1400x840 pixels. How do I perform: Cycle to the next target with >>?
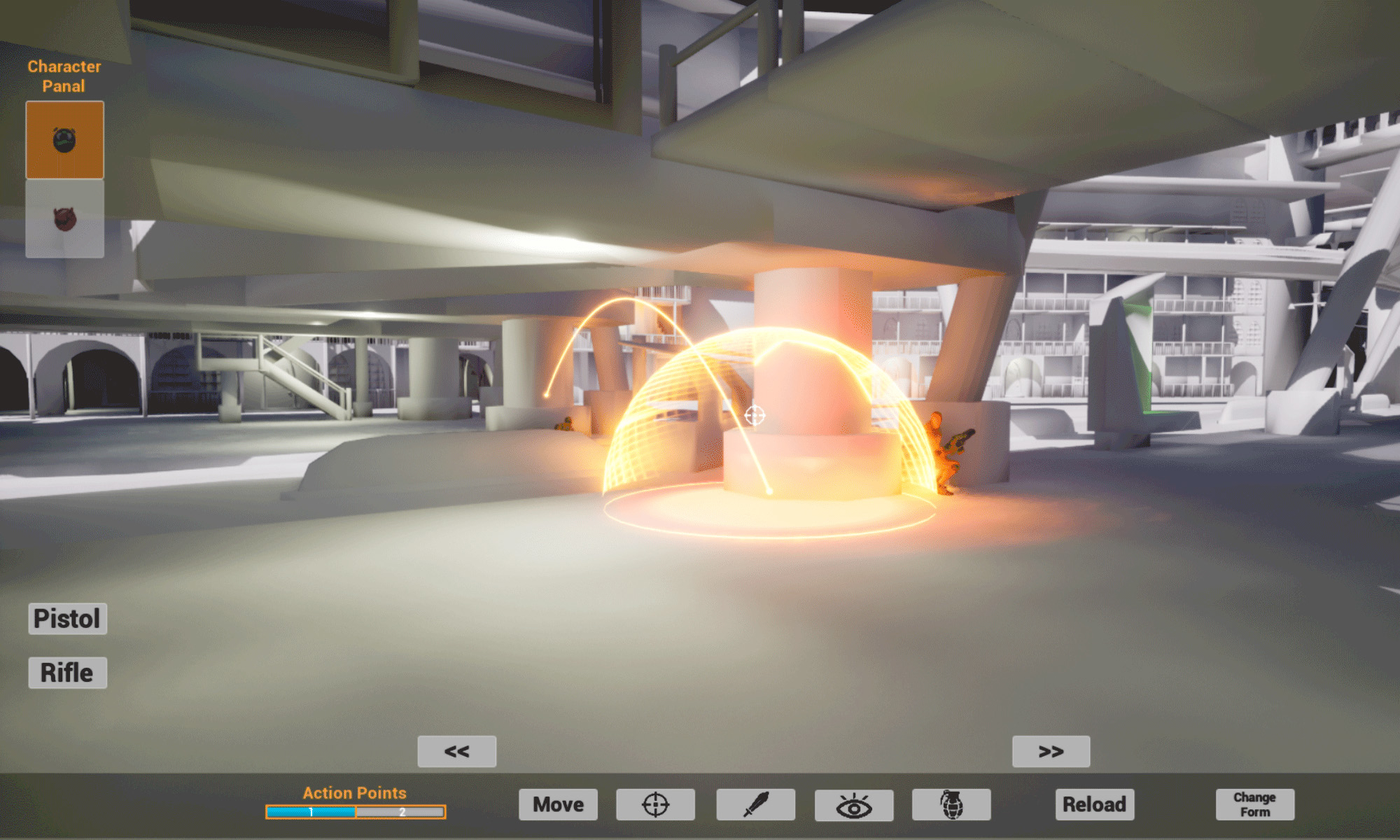tap(1051, 751)
